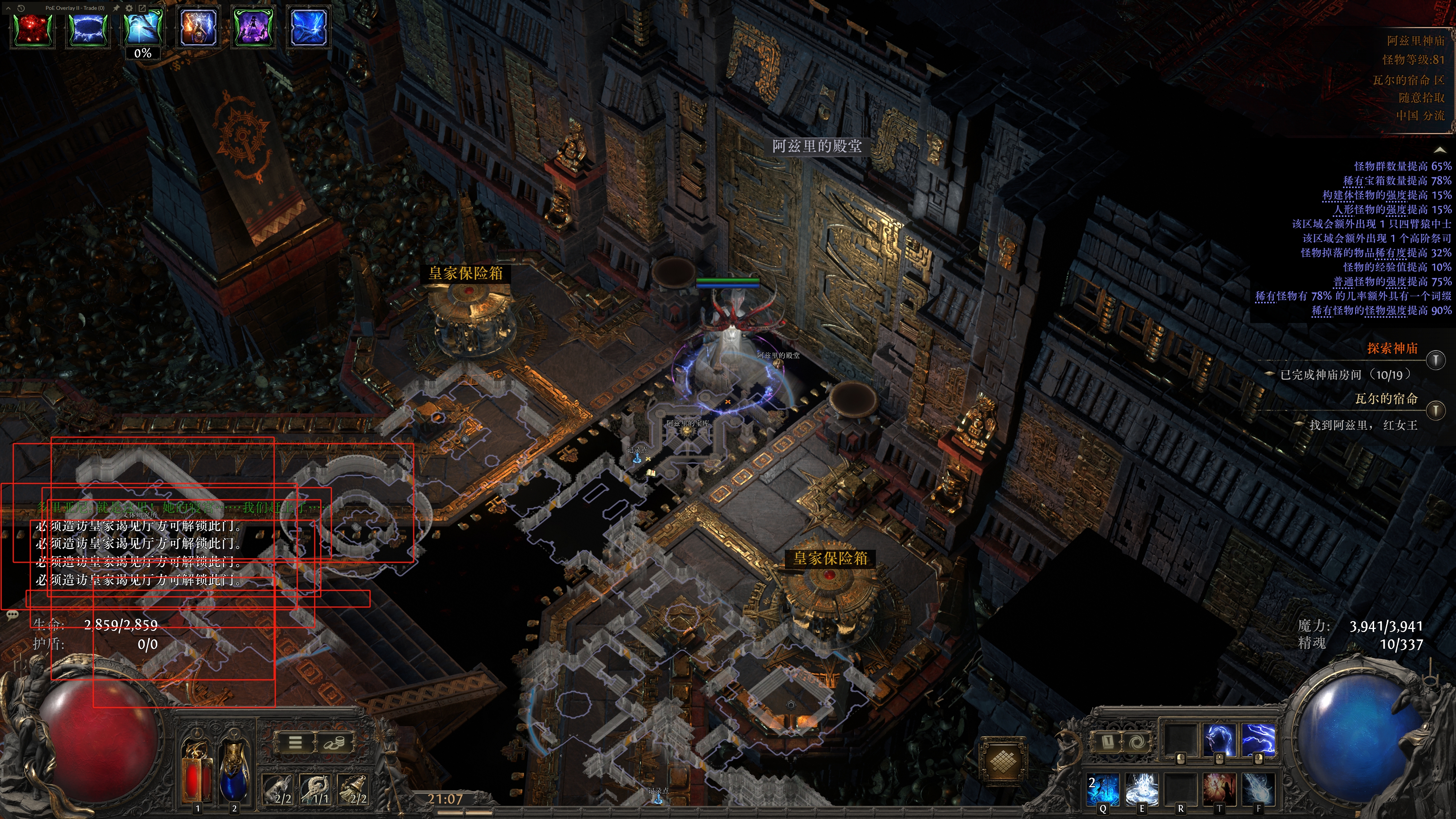
Task: Open the chat speech bubble icon
Action: 13,614
